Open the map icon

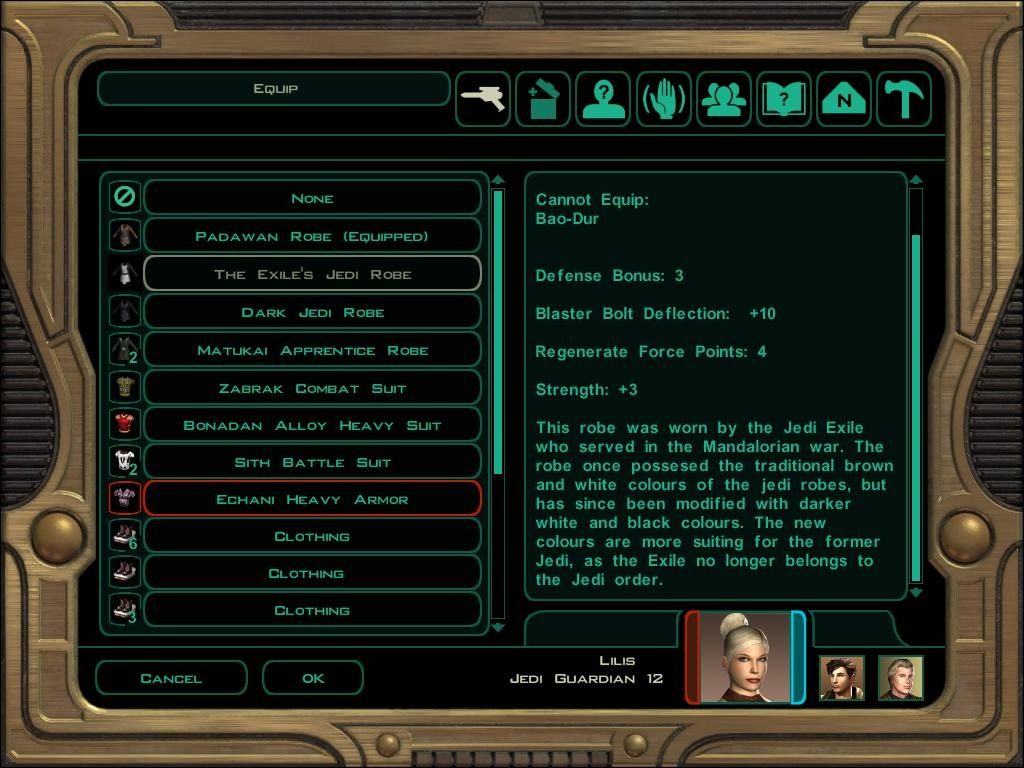(844, 99)
